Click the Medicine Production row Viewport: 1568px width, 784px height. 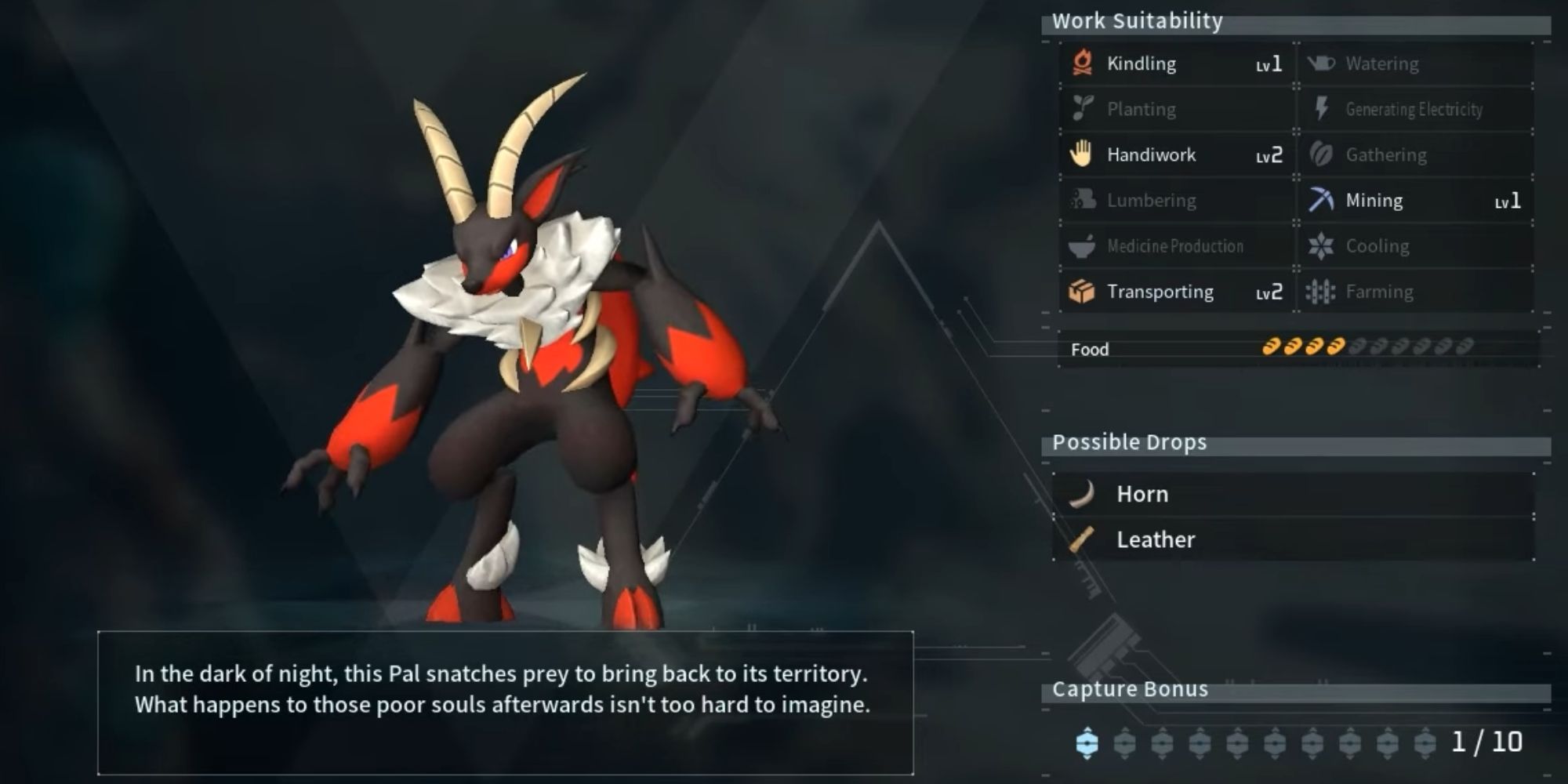1176,246
